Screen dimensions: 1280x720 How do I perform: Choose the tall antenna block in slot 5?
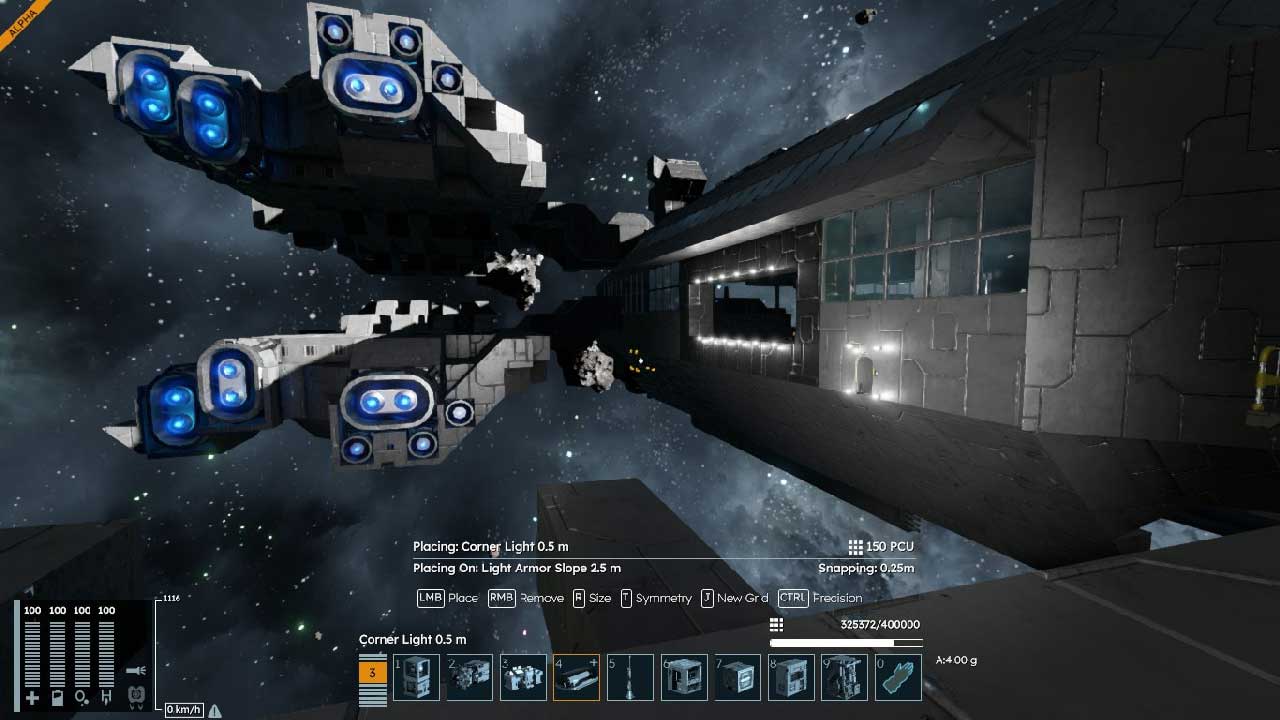630,678
